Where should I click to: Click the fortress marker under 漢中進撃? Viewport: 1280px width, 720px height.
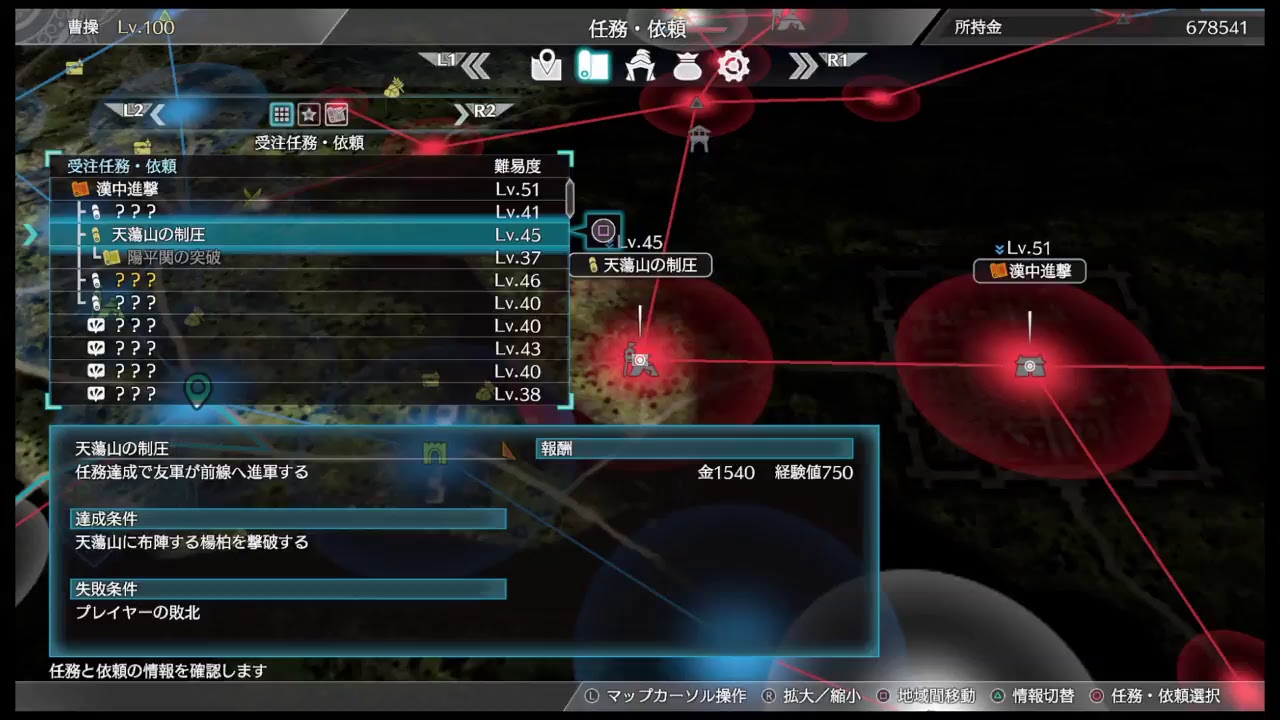(1030, 365)
